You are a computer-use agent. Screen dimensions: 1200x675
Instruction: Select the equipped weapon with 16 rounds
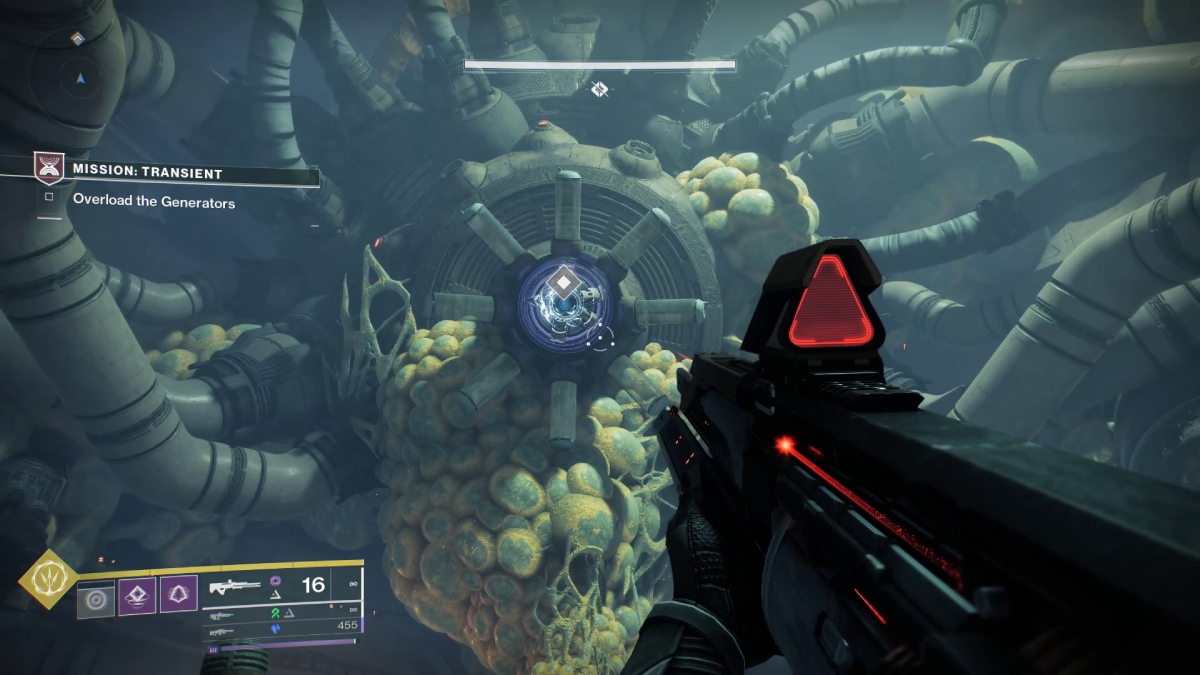tap(235, 586)
